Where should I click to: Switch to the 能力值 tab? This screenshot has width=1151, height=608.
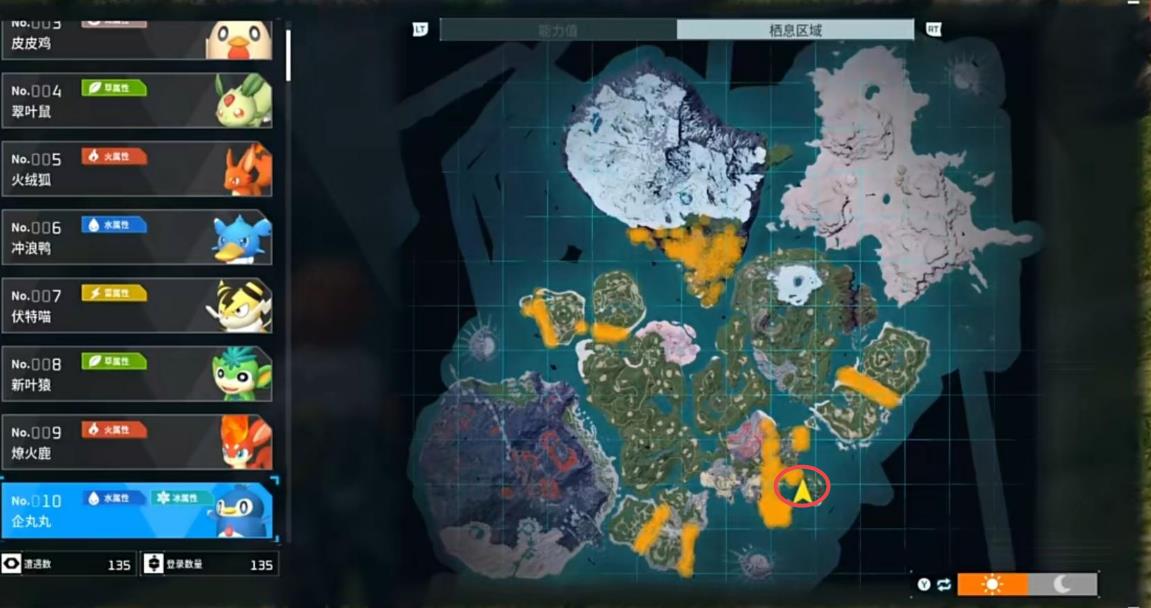point(558,30)
